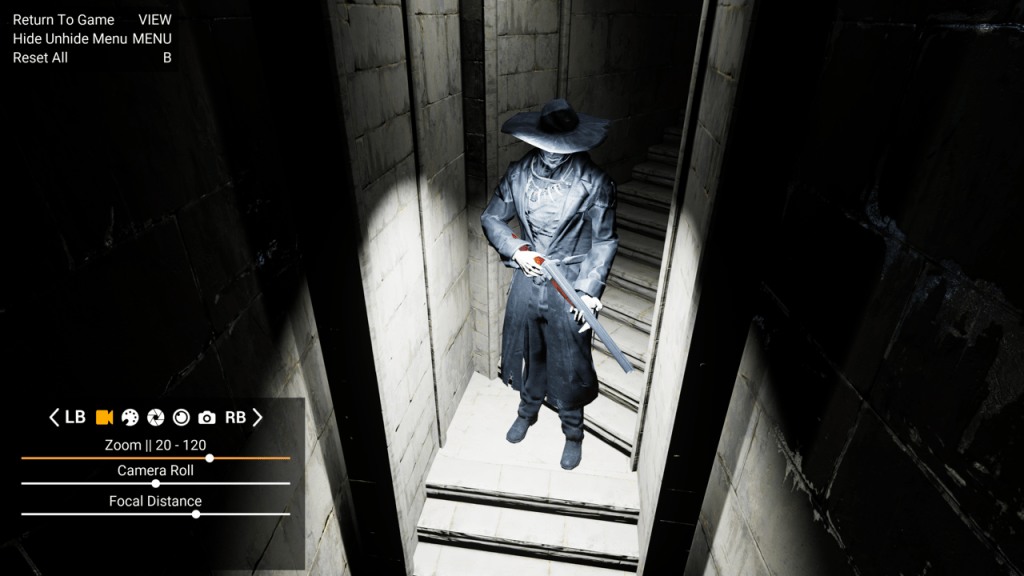The image size is (1024, 576).
Task: Switch to the aperture shutter tab
Action: (156, 417)
